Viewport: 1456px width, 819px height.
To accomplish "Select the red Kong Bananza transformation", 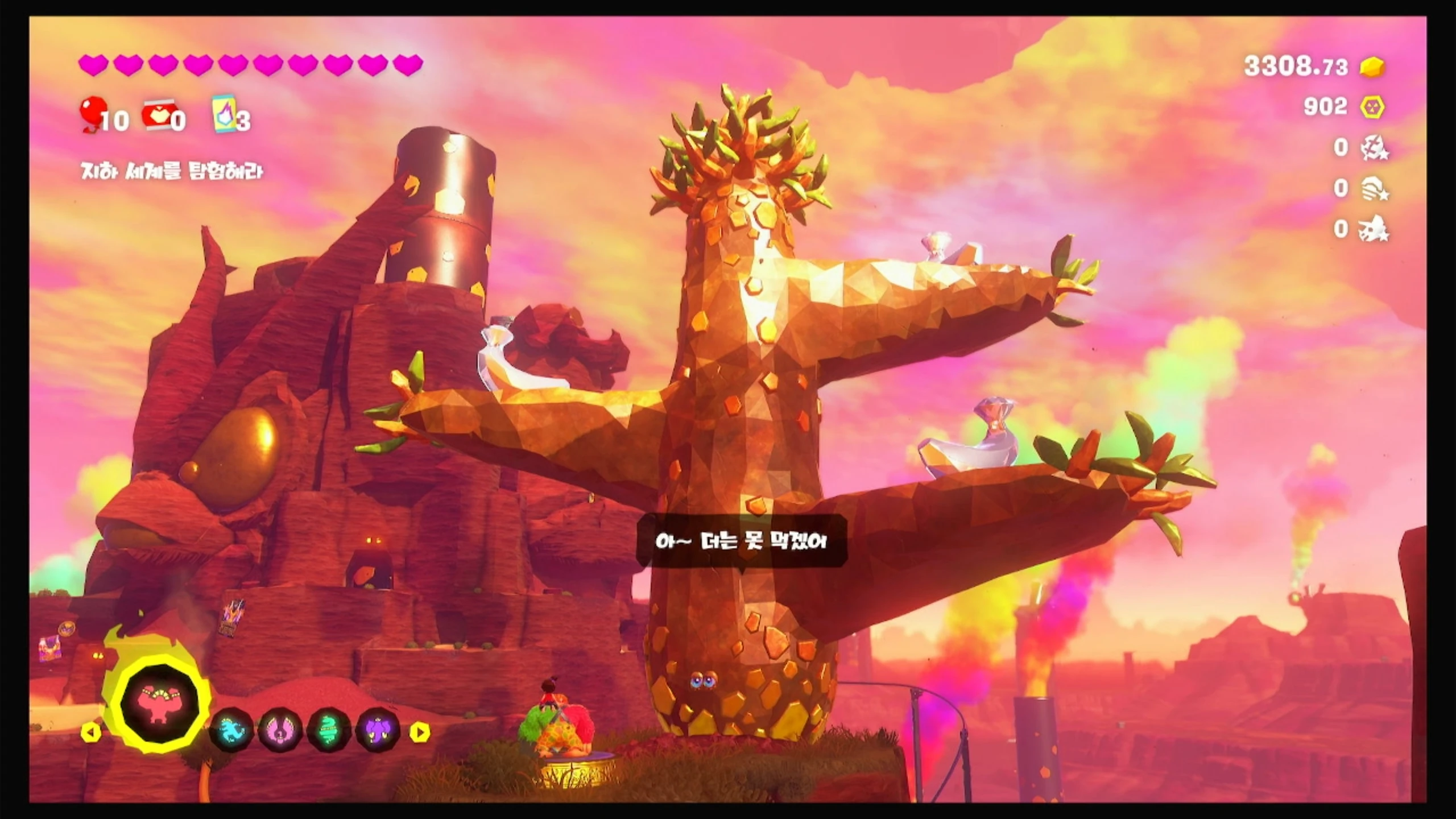I will [x=160, y=704].
